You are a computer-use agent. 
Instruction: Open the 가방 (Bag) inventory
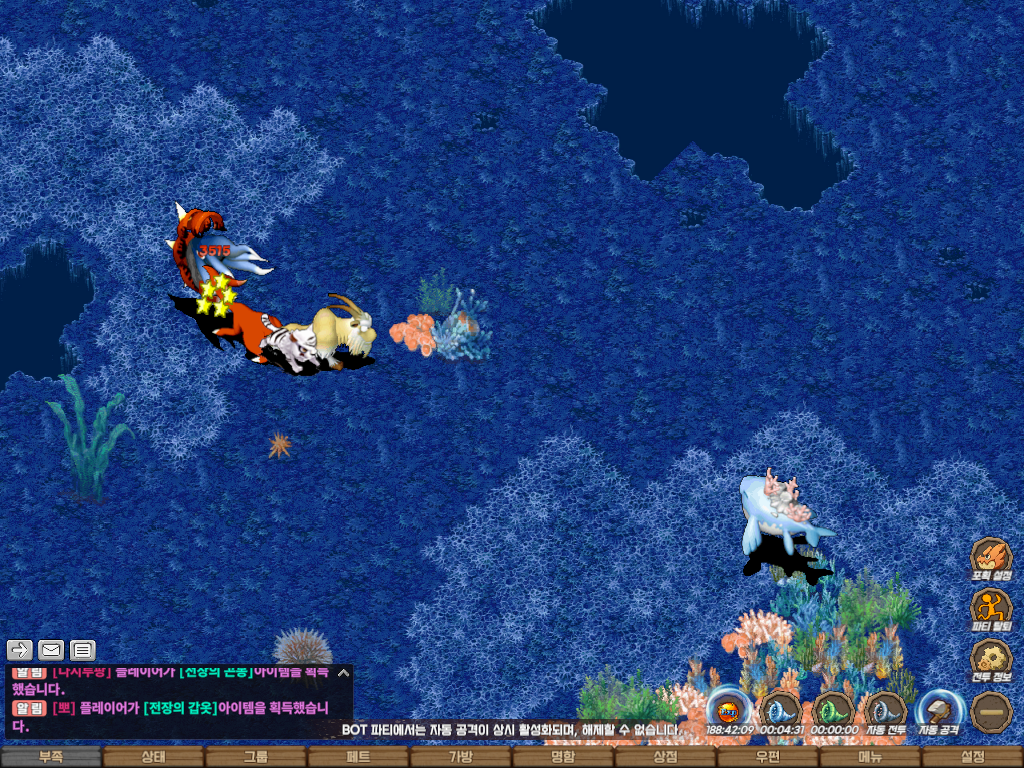tap(460, 758)
